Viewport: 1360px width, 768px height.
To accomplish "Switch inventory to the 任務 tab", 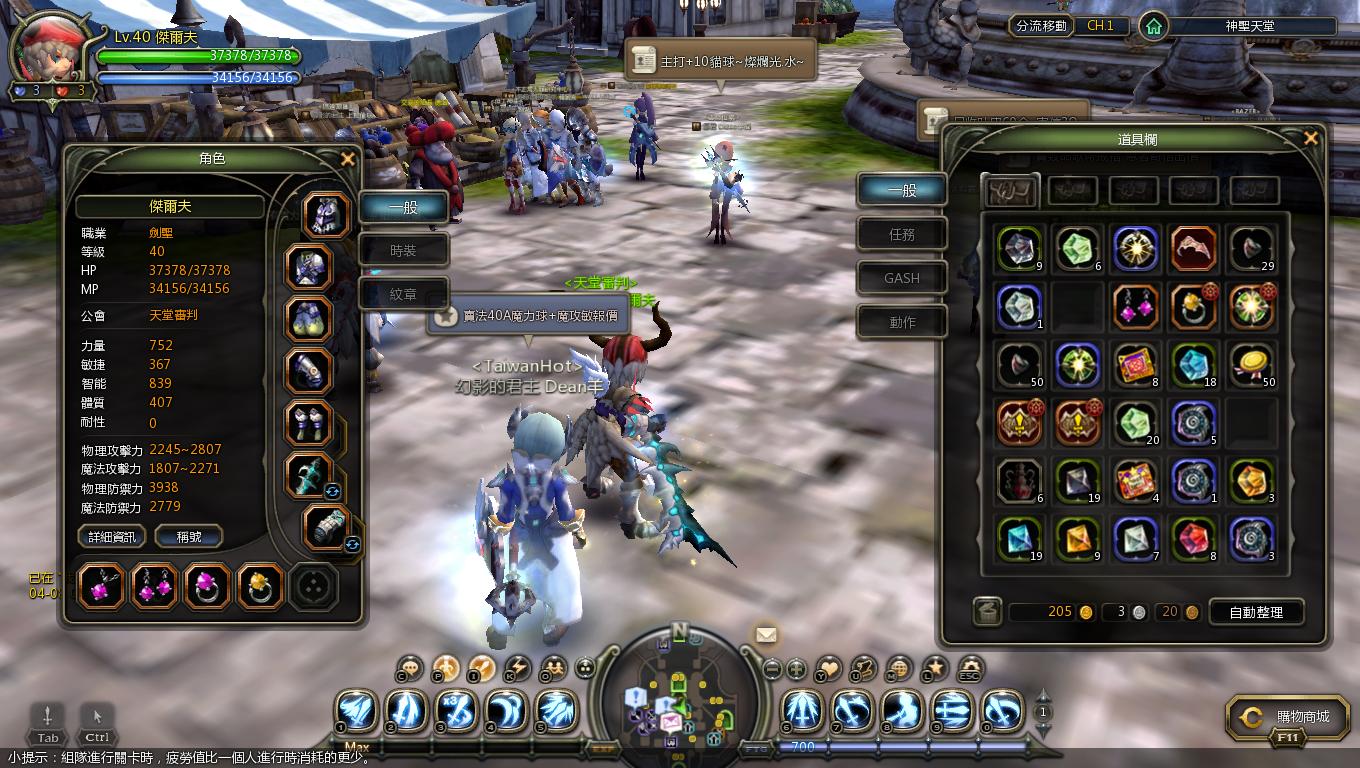I will click(x=902, y=234).
